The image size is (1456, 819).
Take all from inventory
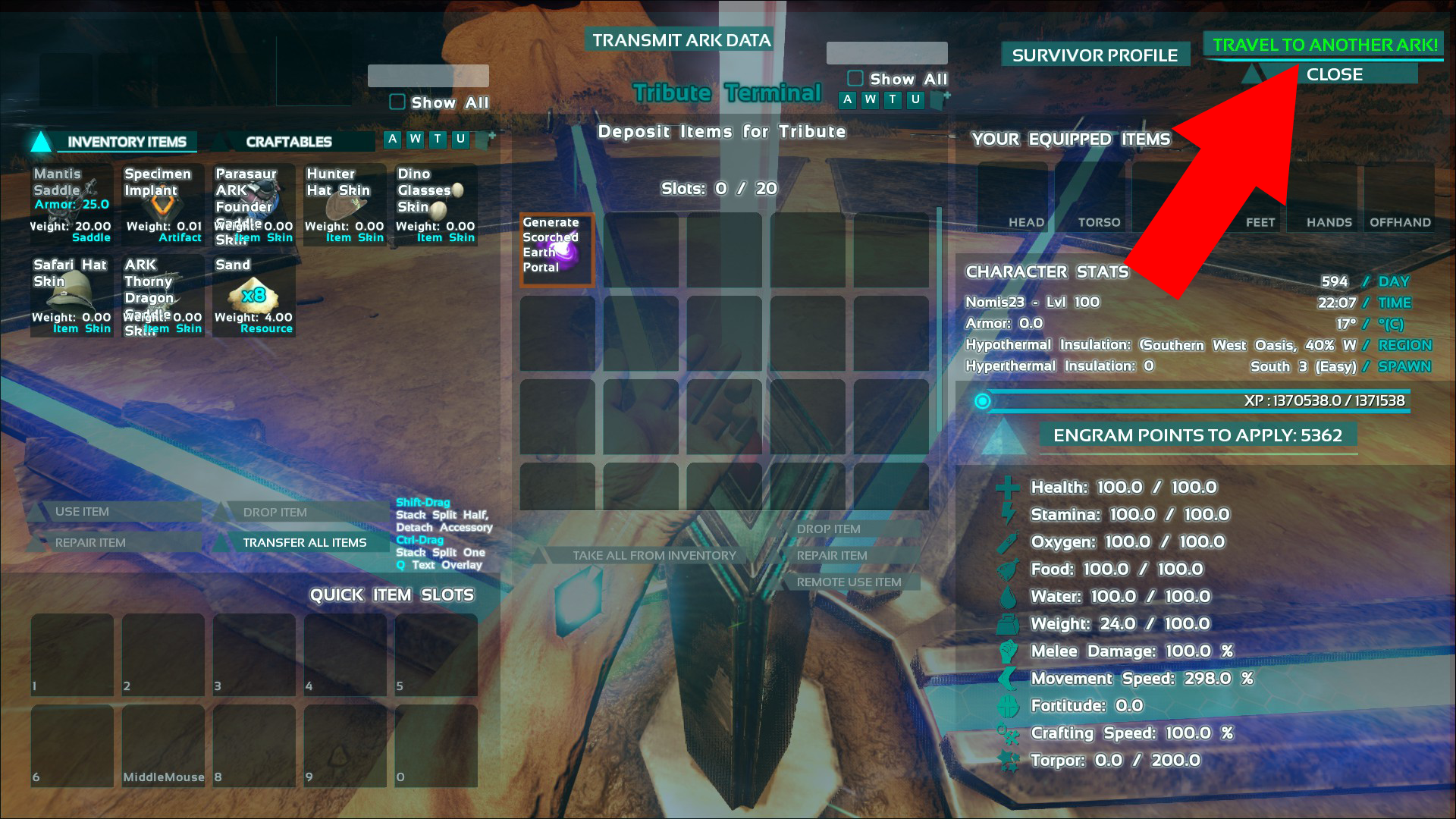(x=654, y=555)
